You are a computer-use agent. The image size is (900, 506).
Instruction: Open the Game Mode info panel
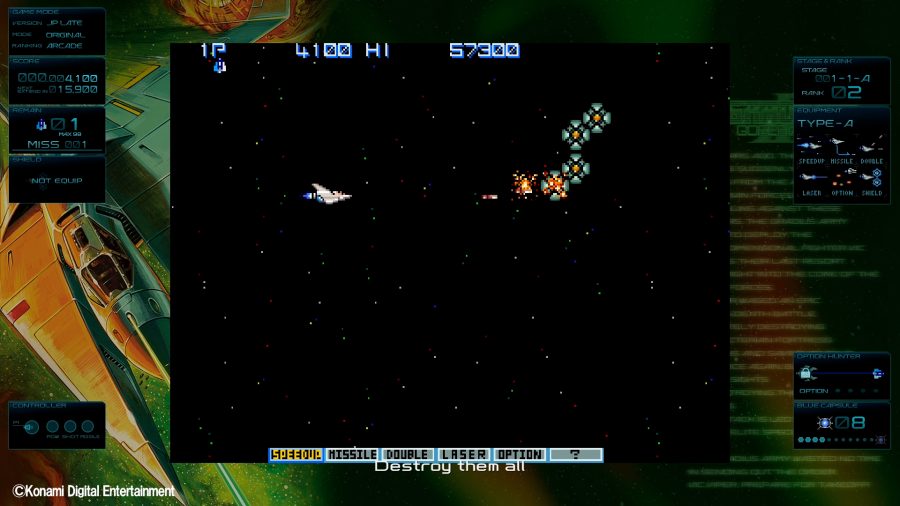pos(56,30)
